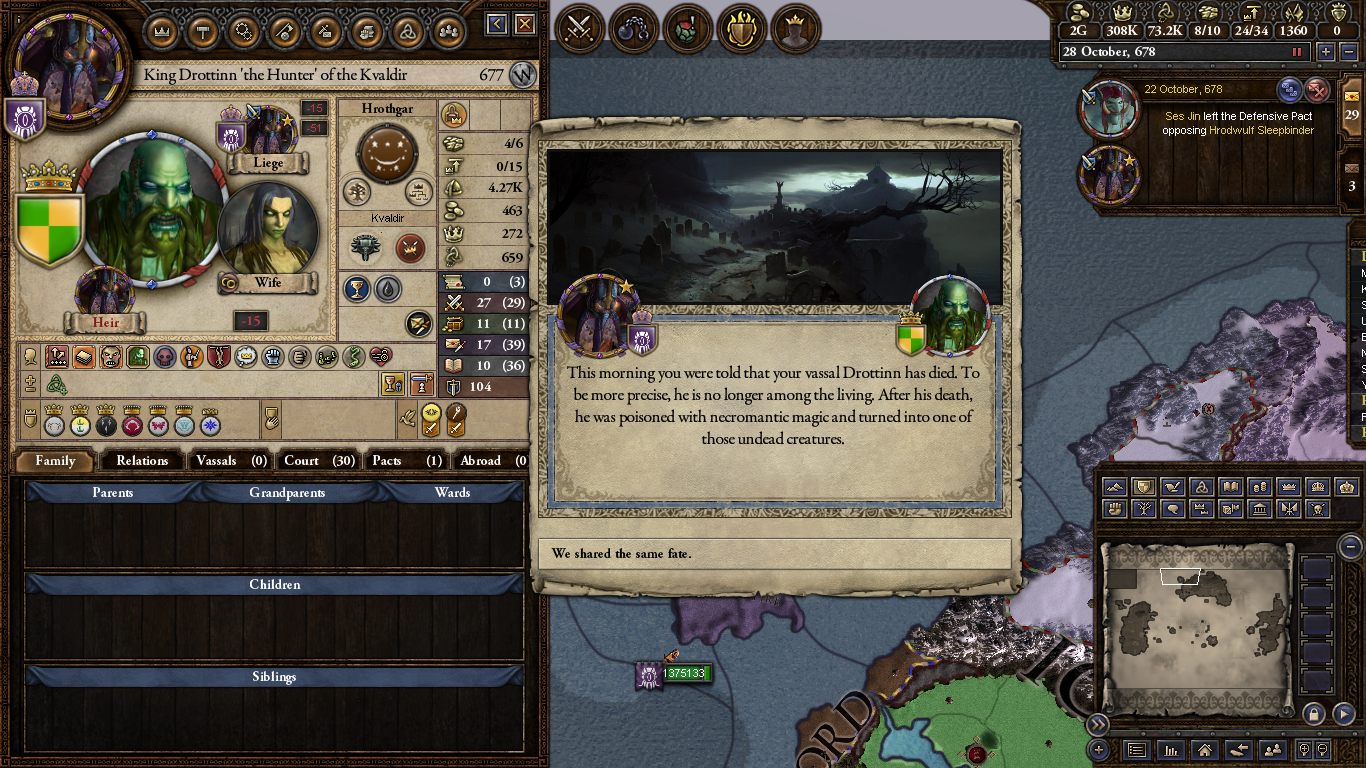Switch to the Relations tab
The width and height of the screenshot is (1366, 768).
142,461
